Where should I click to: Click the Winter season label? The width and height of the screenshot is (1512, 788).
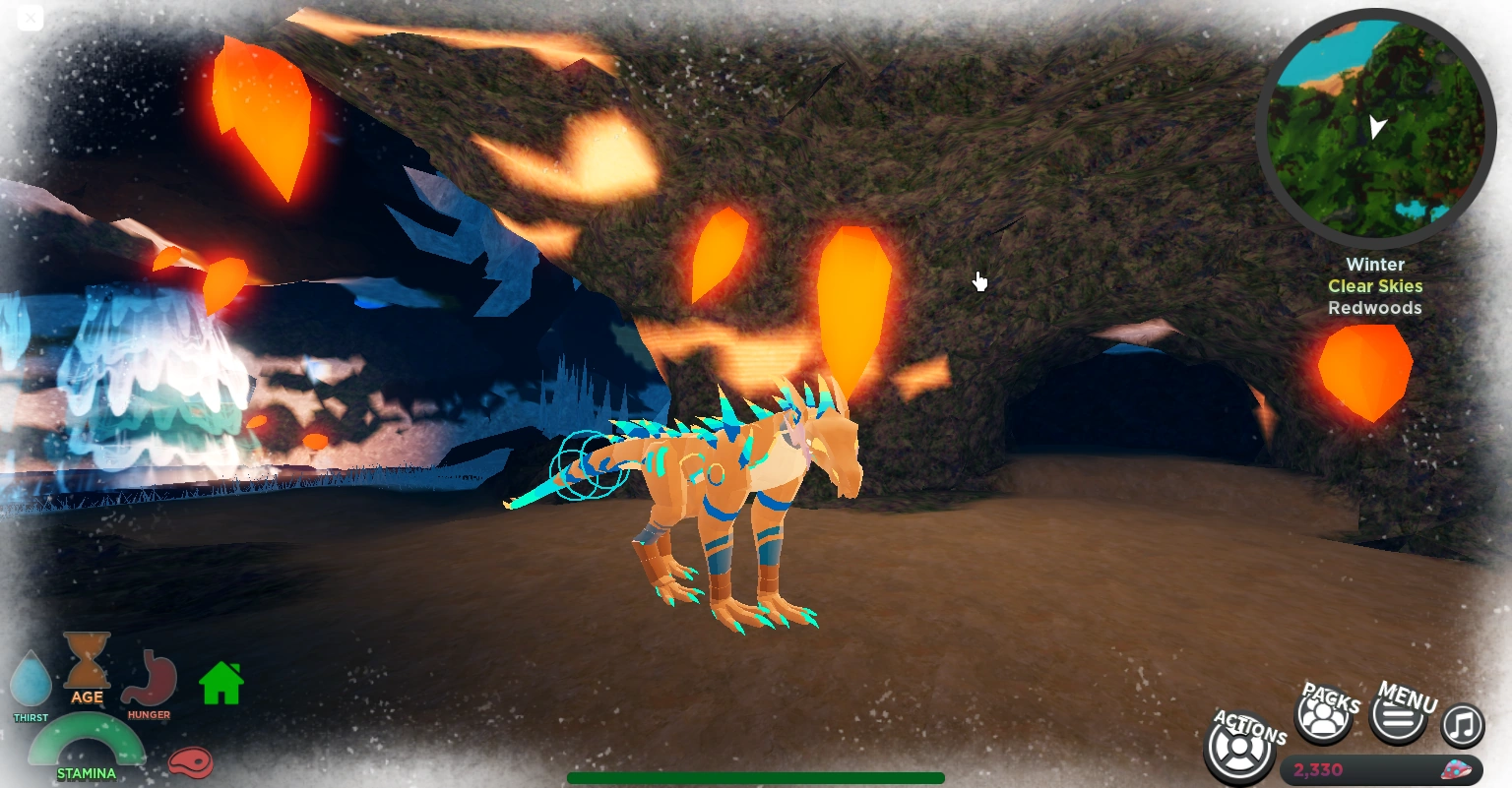(x=1375, y=265)
